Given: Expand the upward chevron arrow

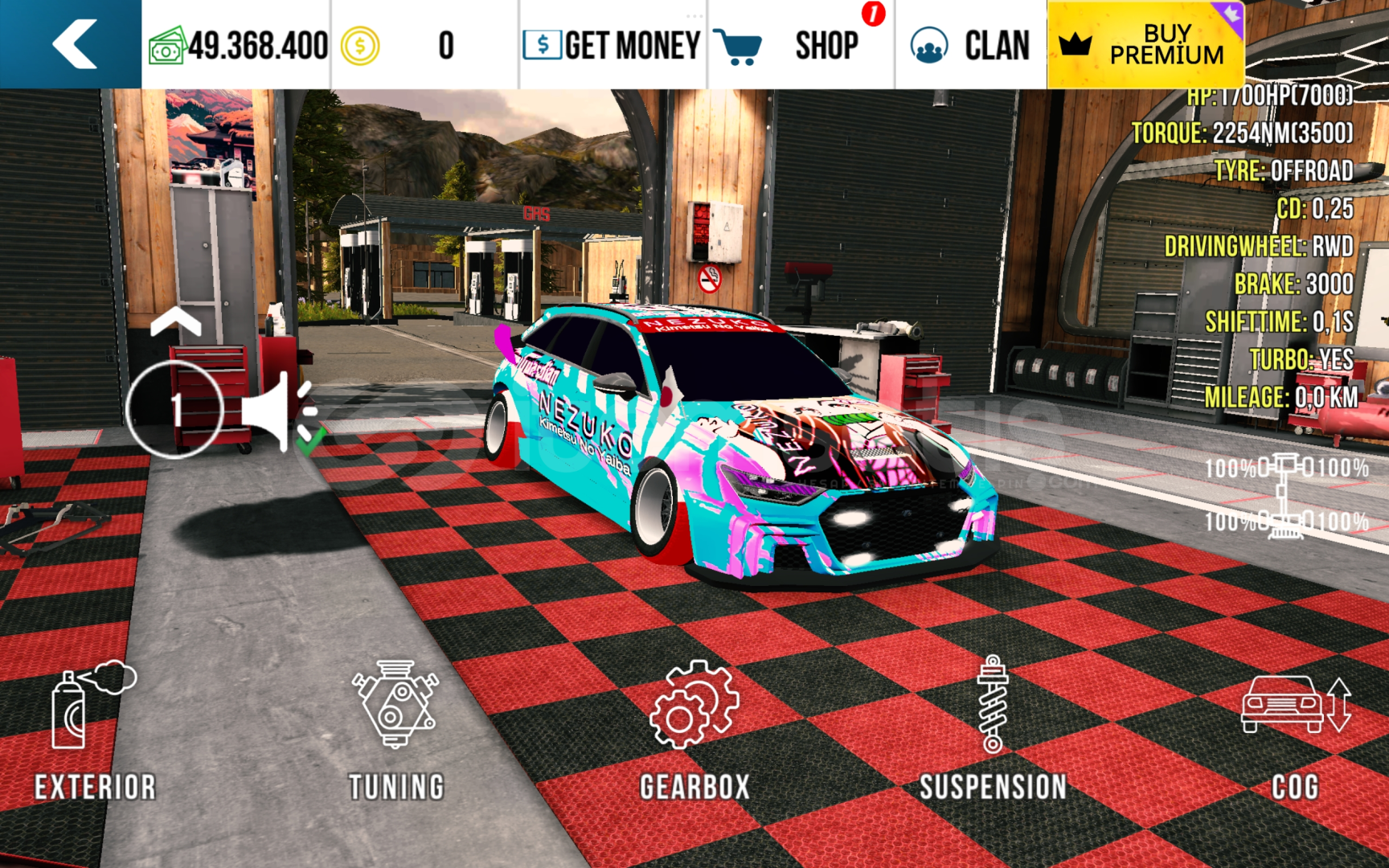Looking at the screenshot, I should coord(175,322).
